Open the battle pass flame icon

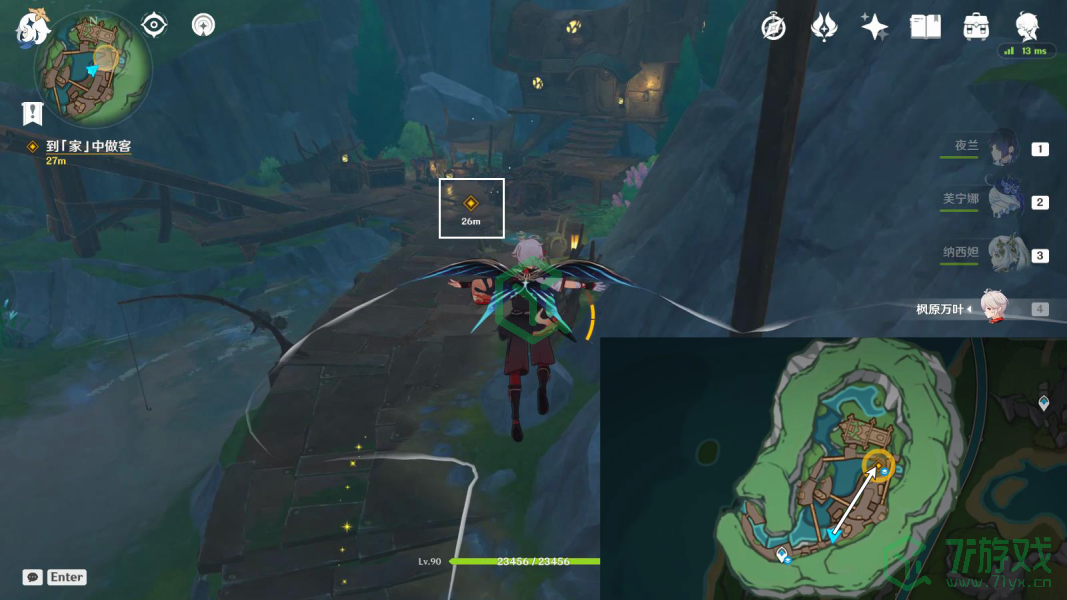click(x=824, y=27)
